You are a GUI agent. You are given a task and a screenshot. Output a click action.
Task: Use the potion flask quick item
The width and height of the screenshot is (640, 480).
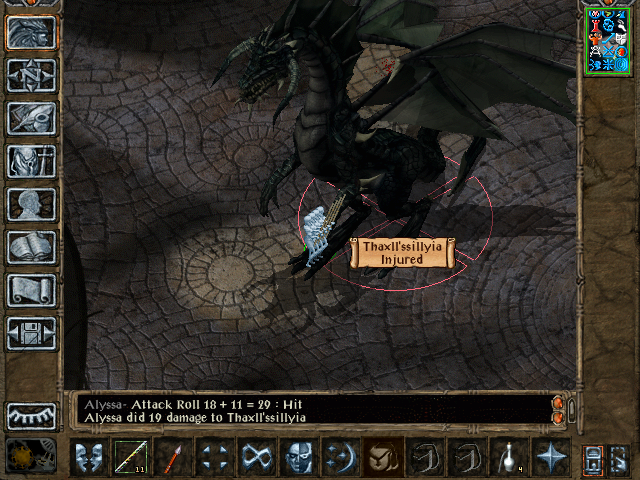(x=508, y=456)
